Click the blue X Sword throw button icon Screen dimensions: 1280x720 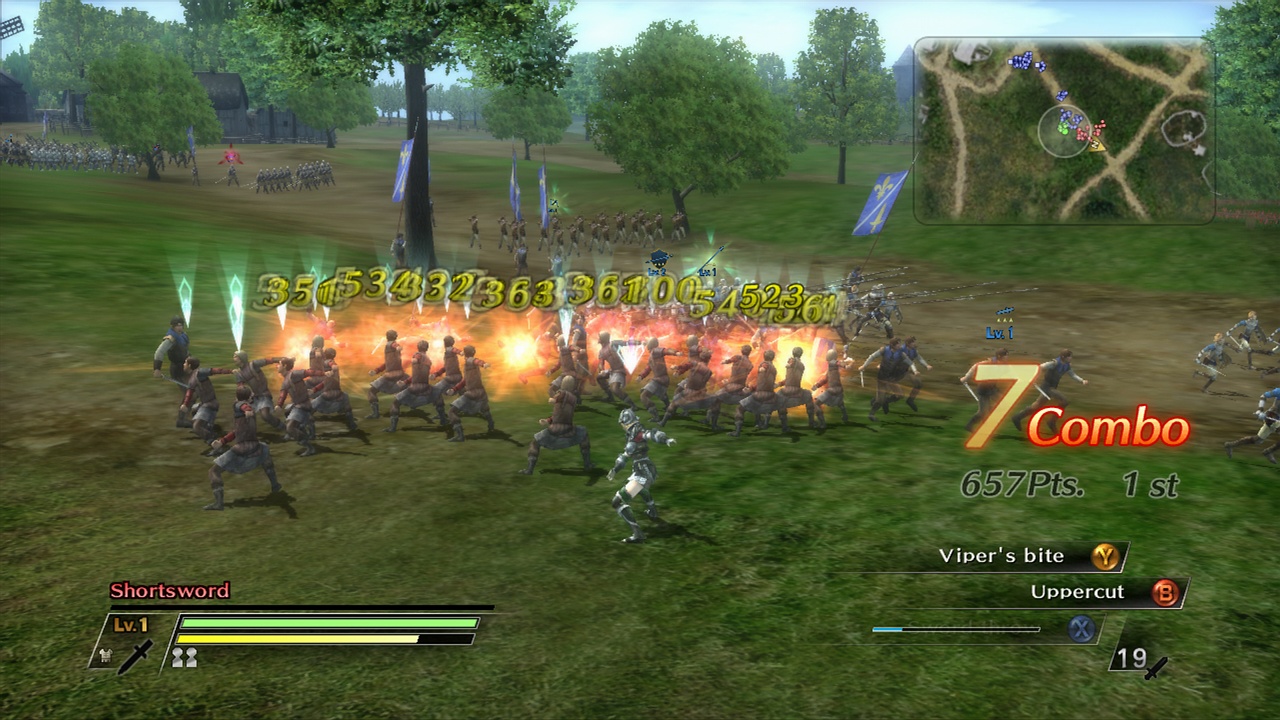pyautogui.click(x=1083, y=629)
